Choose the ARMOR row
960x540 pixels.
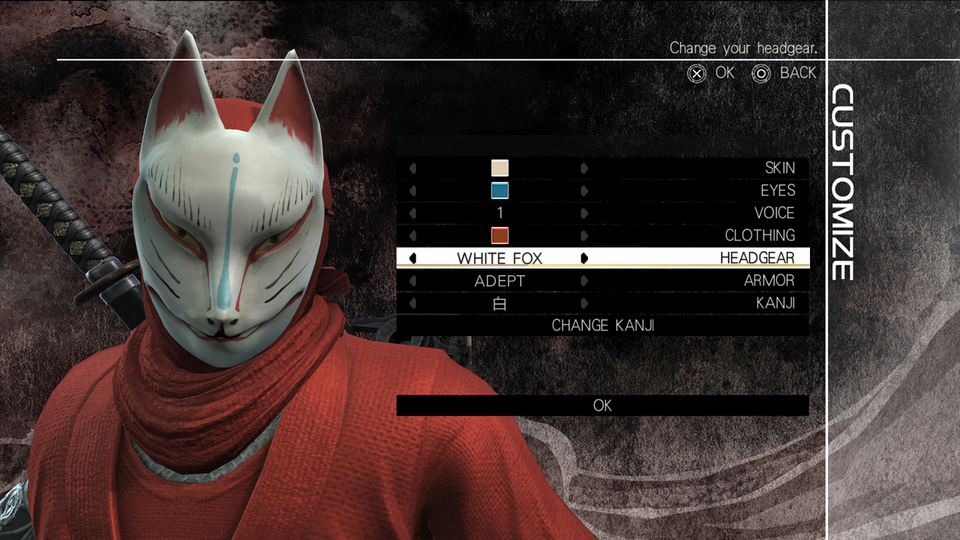click(602, 281)
